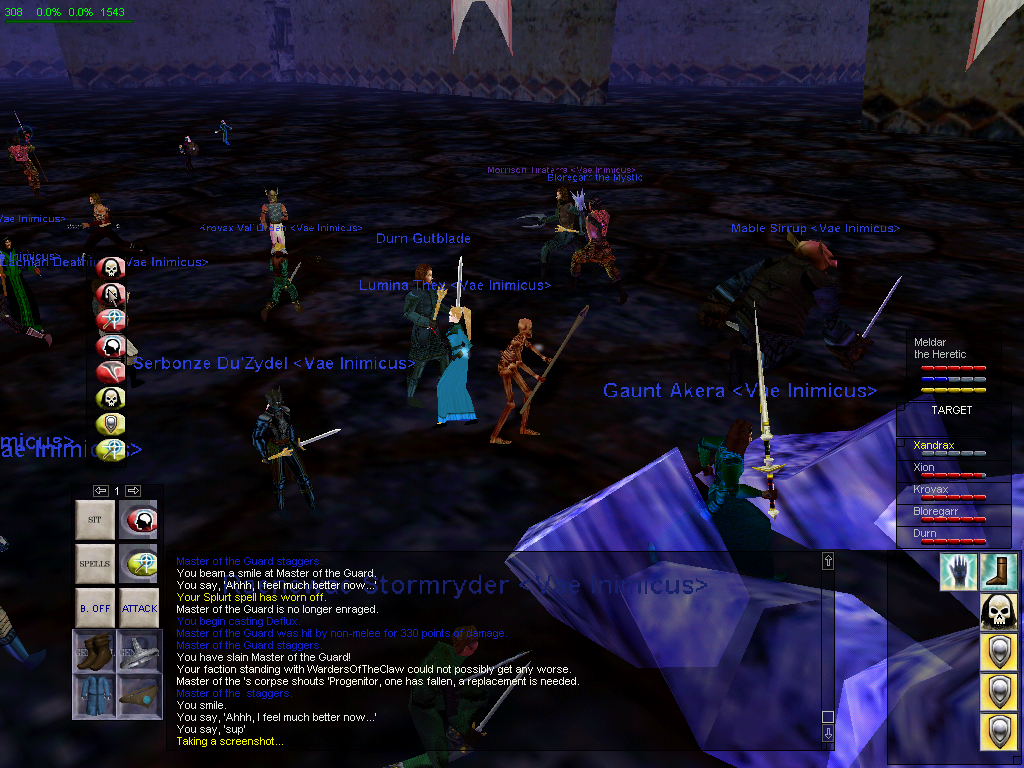Click the chat log scroll down arrow
1024x768 pixels.
click(x=827, y=733)
